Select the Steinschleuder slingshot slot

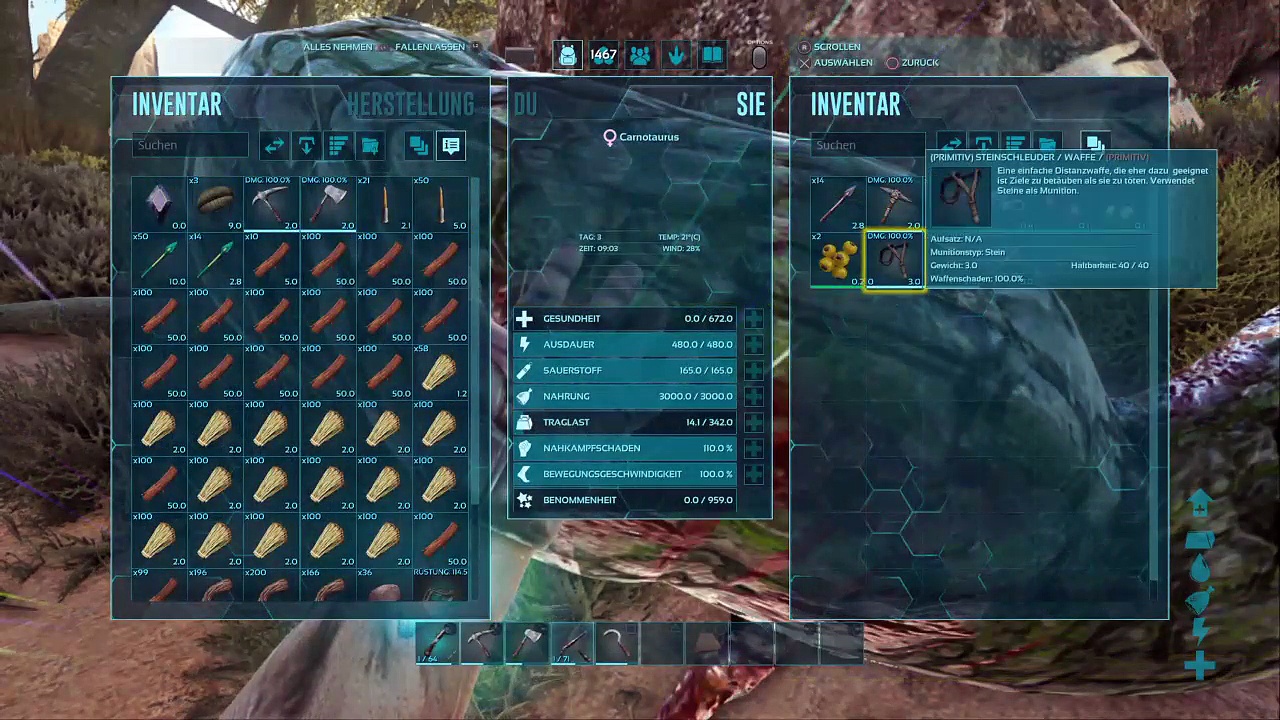click(894, 260)
